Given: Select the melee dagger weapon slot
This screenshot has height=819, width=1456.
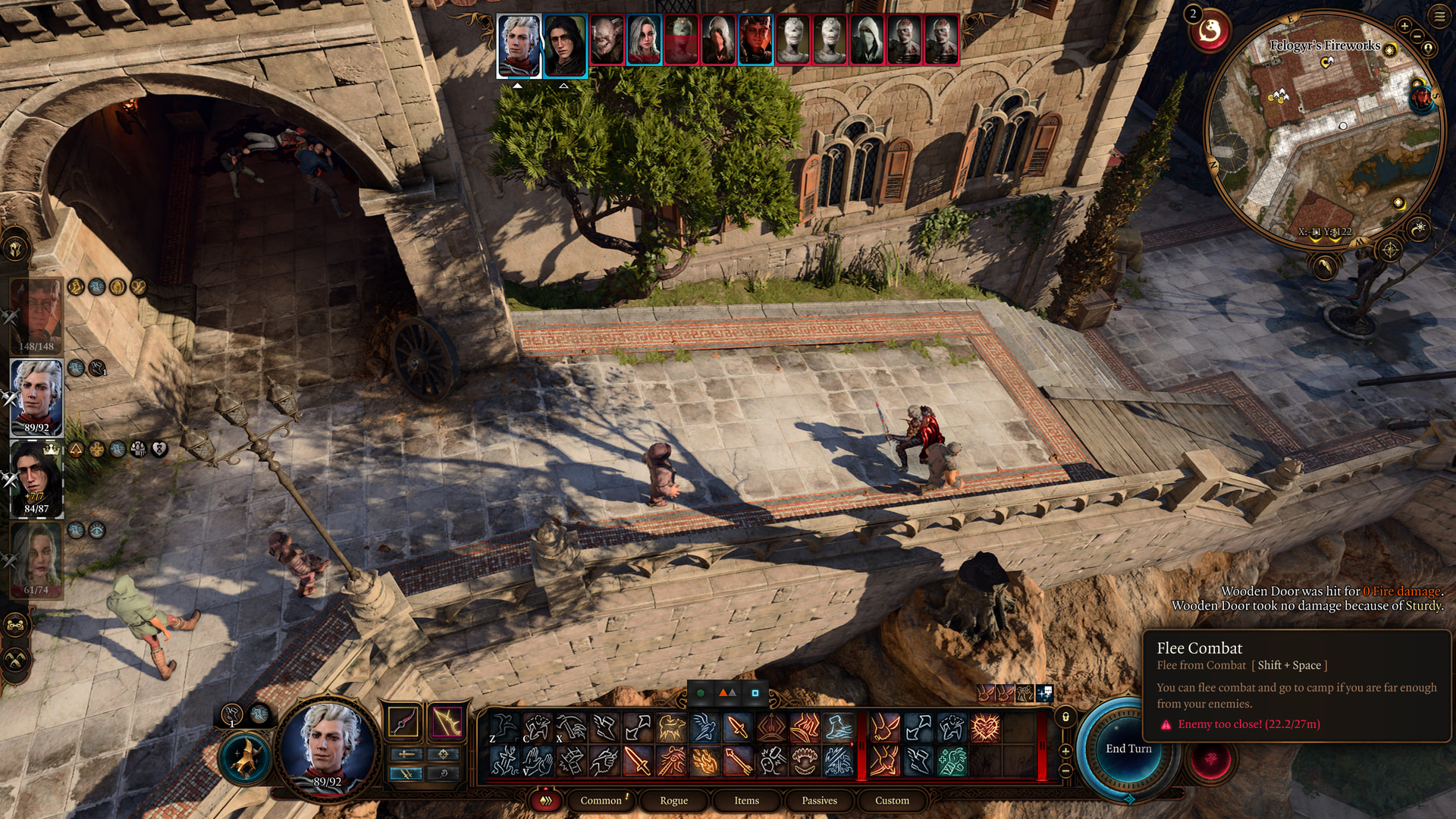Looking at the screenshot, I should pos(403,722).
